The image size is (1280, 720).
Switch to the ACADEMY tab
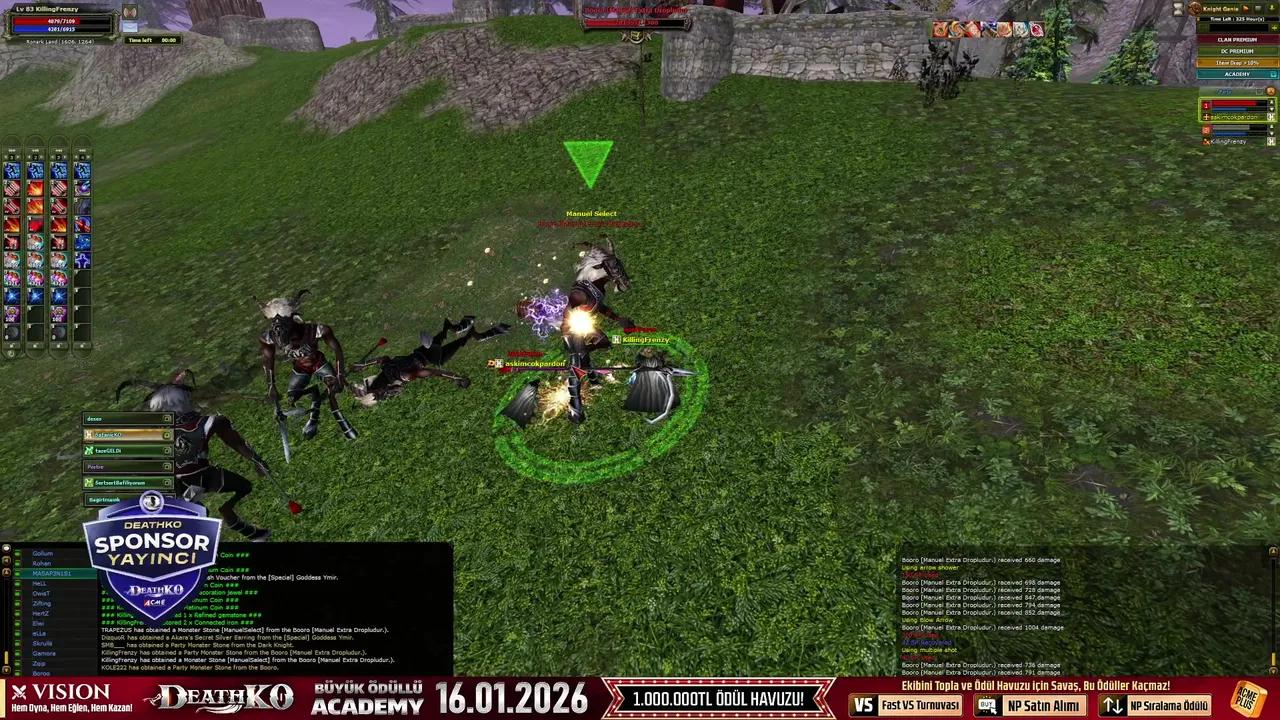click(x=1236, y=73)
